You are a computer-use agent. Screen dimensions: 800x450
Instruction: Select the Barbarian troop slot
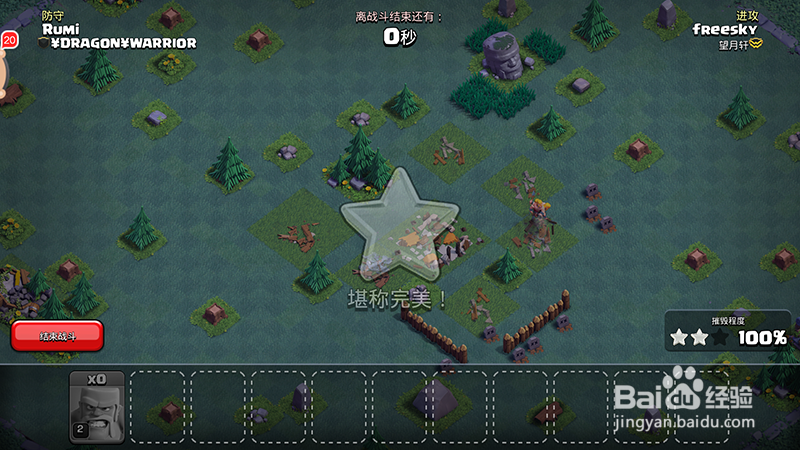(97, 407)
